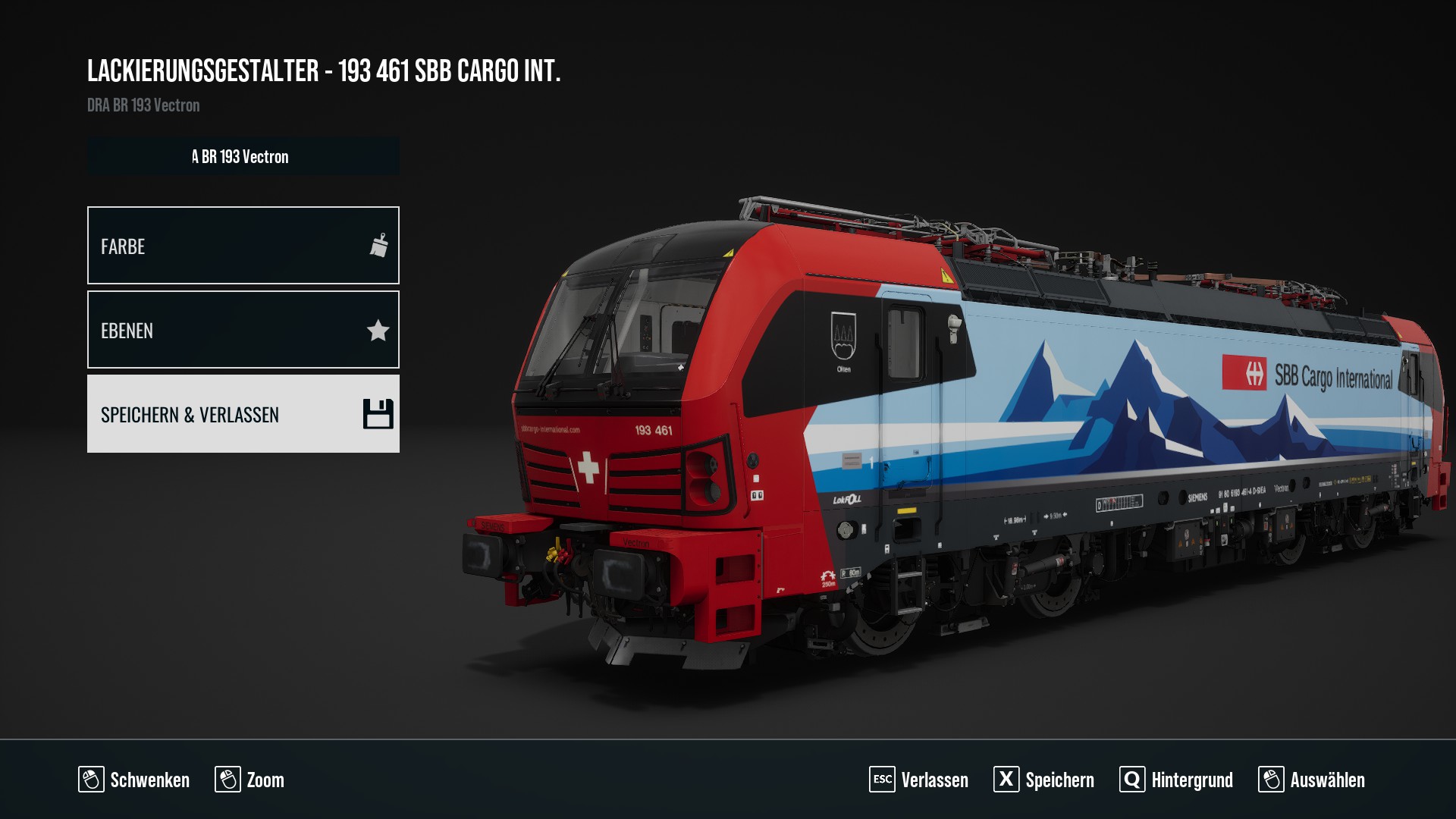Open the Ebenen layers menu
Screen dimensions: 1456x819
tap(243, 330)
